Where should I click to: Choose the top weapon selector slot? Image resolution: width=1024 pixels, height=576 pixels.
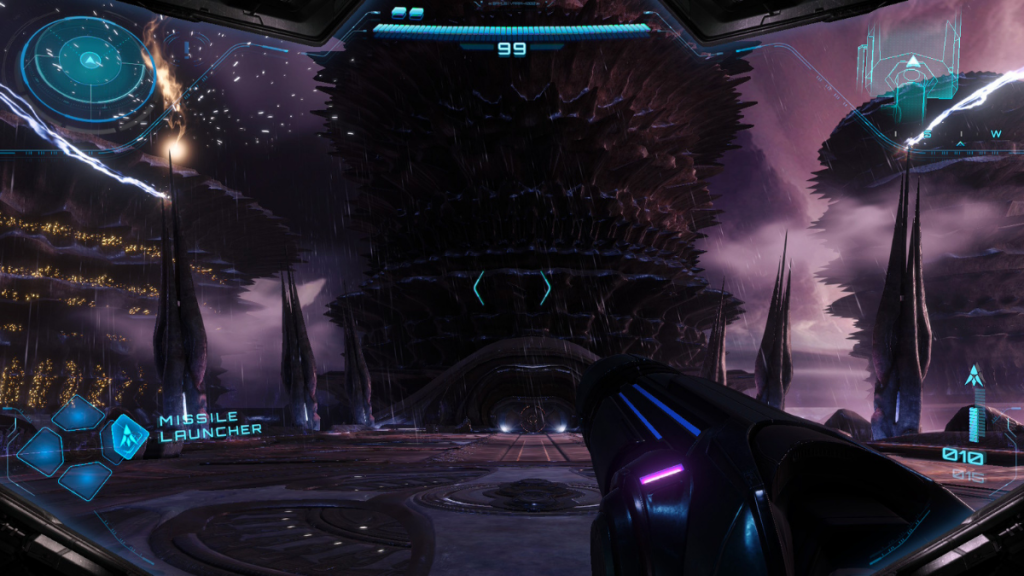tap(79, 413)
